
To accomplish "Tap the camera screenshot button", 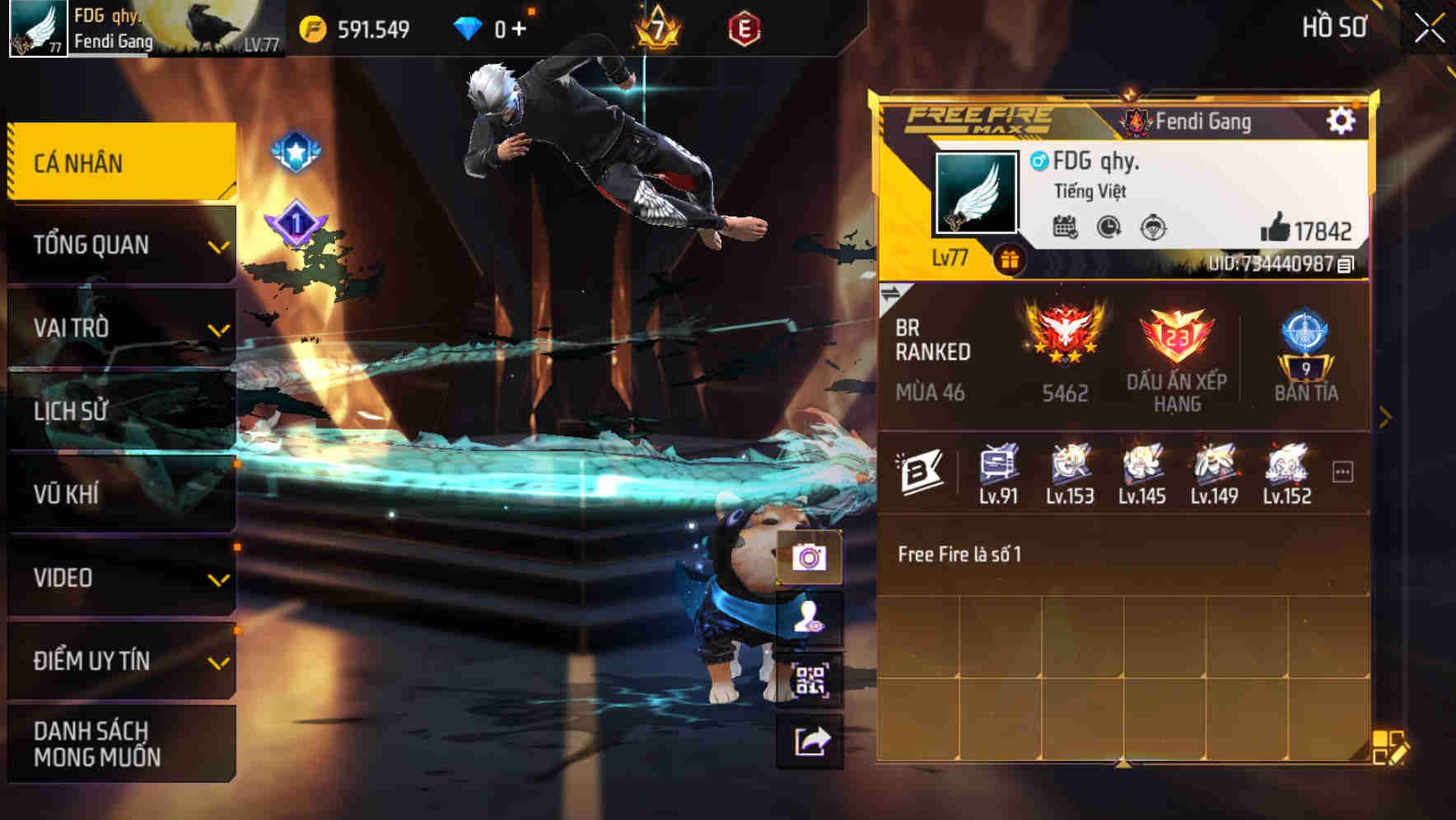I will click(809, 558).
